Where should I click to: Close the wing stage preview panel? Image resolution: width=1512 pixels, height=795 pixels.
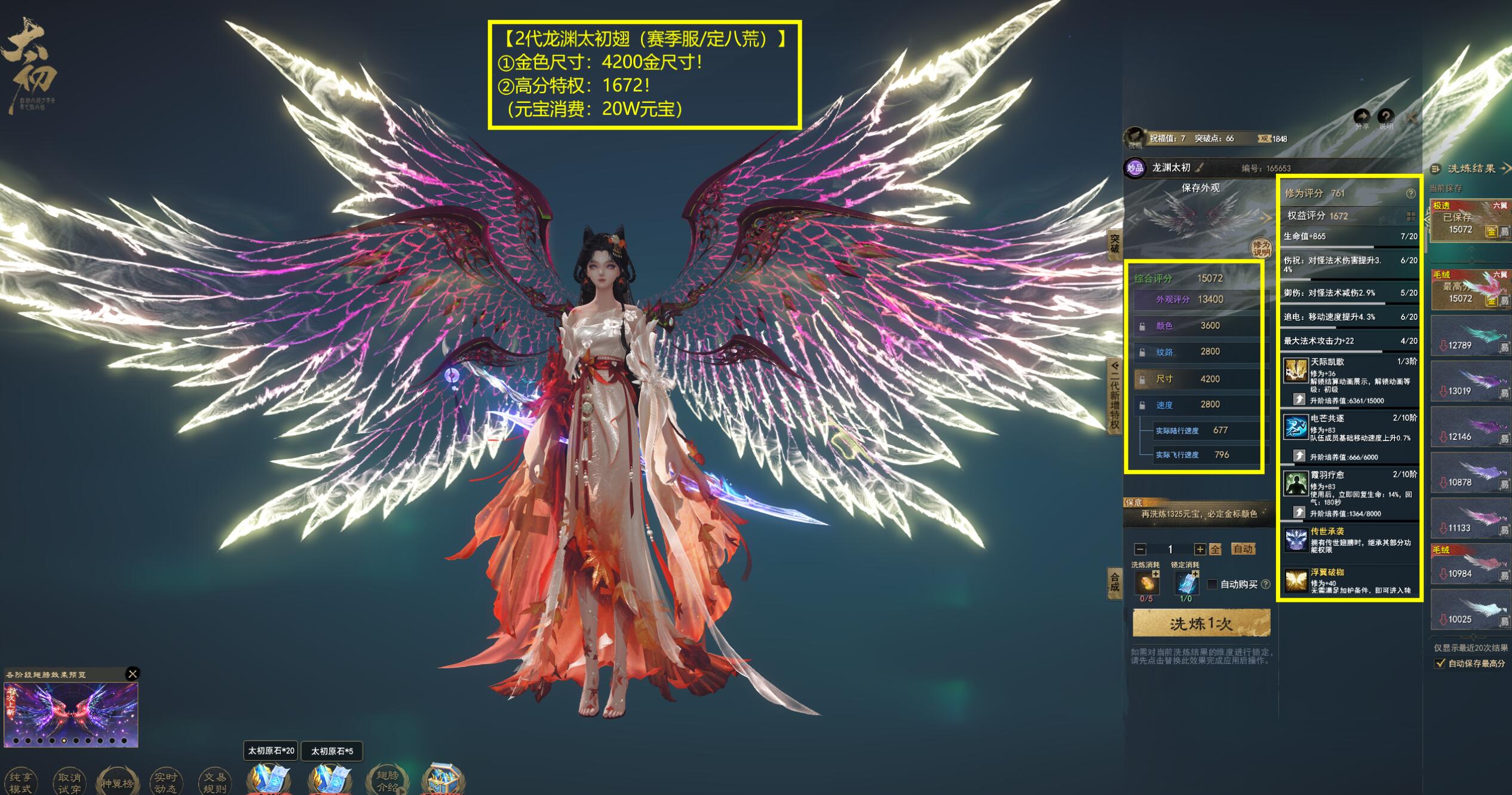click(133, 674)
